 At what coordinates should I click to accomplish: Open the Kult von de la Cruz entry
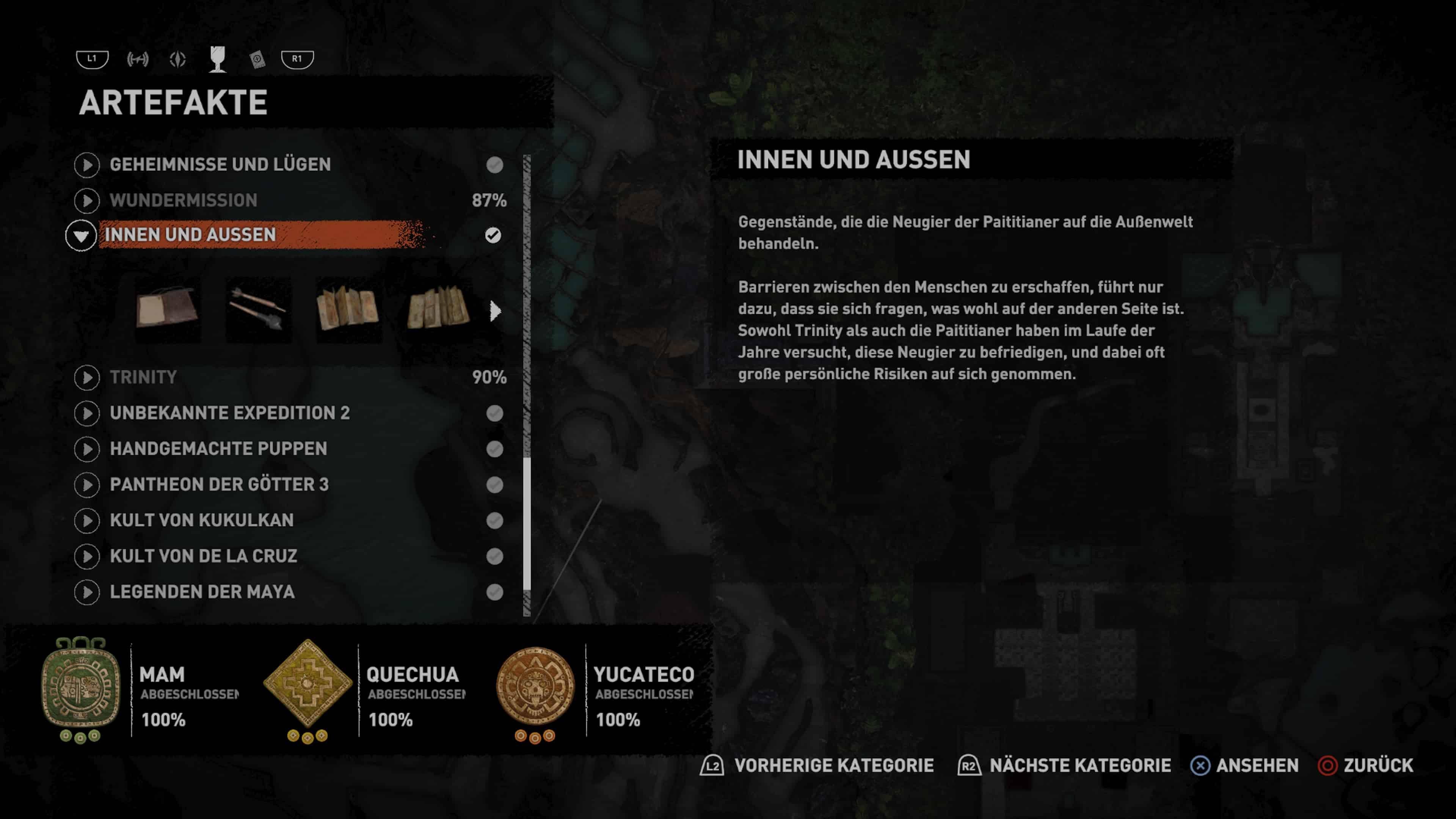(203, 556)
